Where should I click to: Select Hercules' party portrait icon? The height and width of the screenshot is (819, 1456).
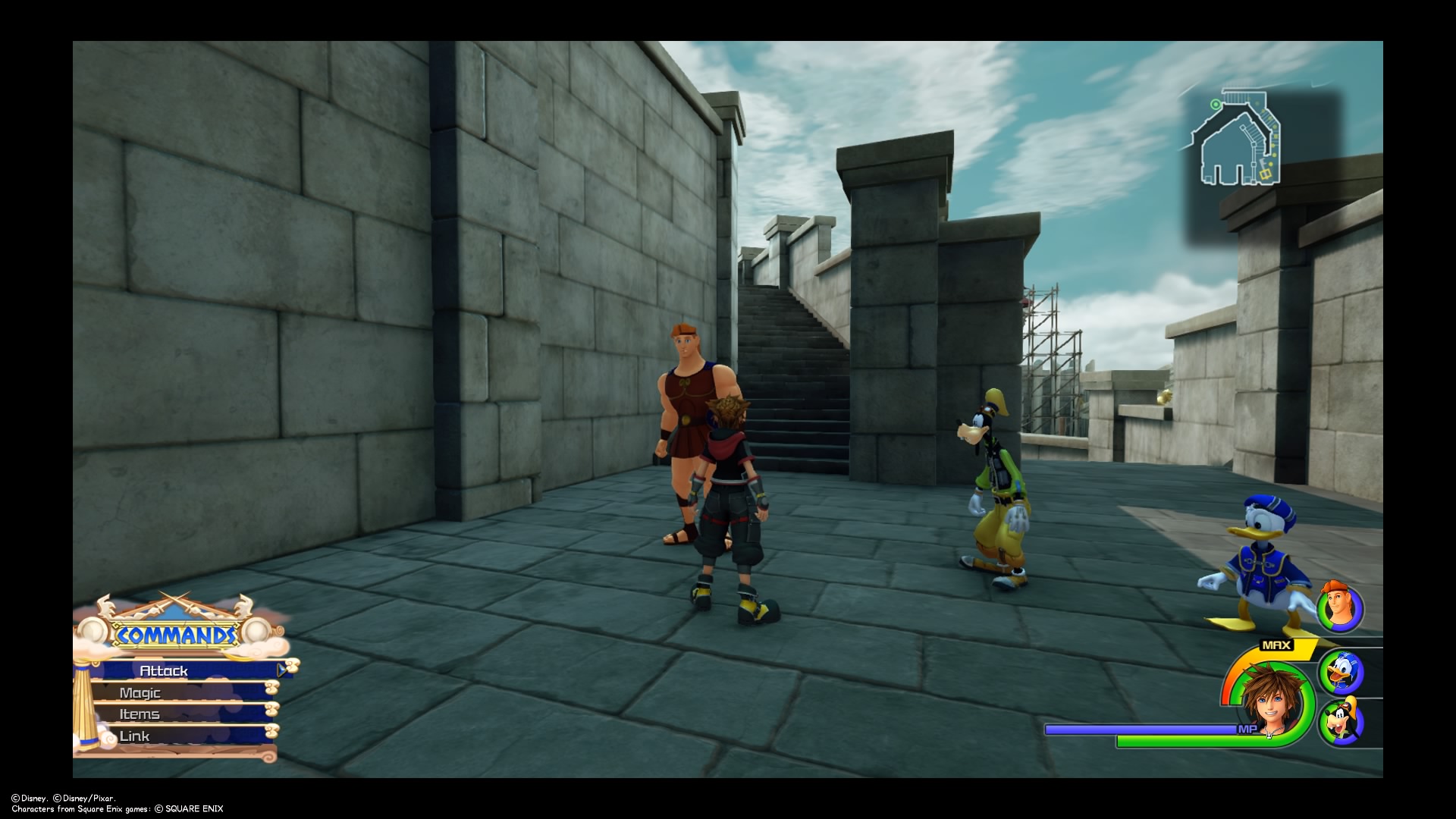pos(1339,608)
